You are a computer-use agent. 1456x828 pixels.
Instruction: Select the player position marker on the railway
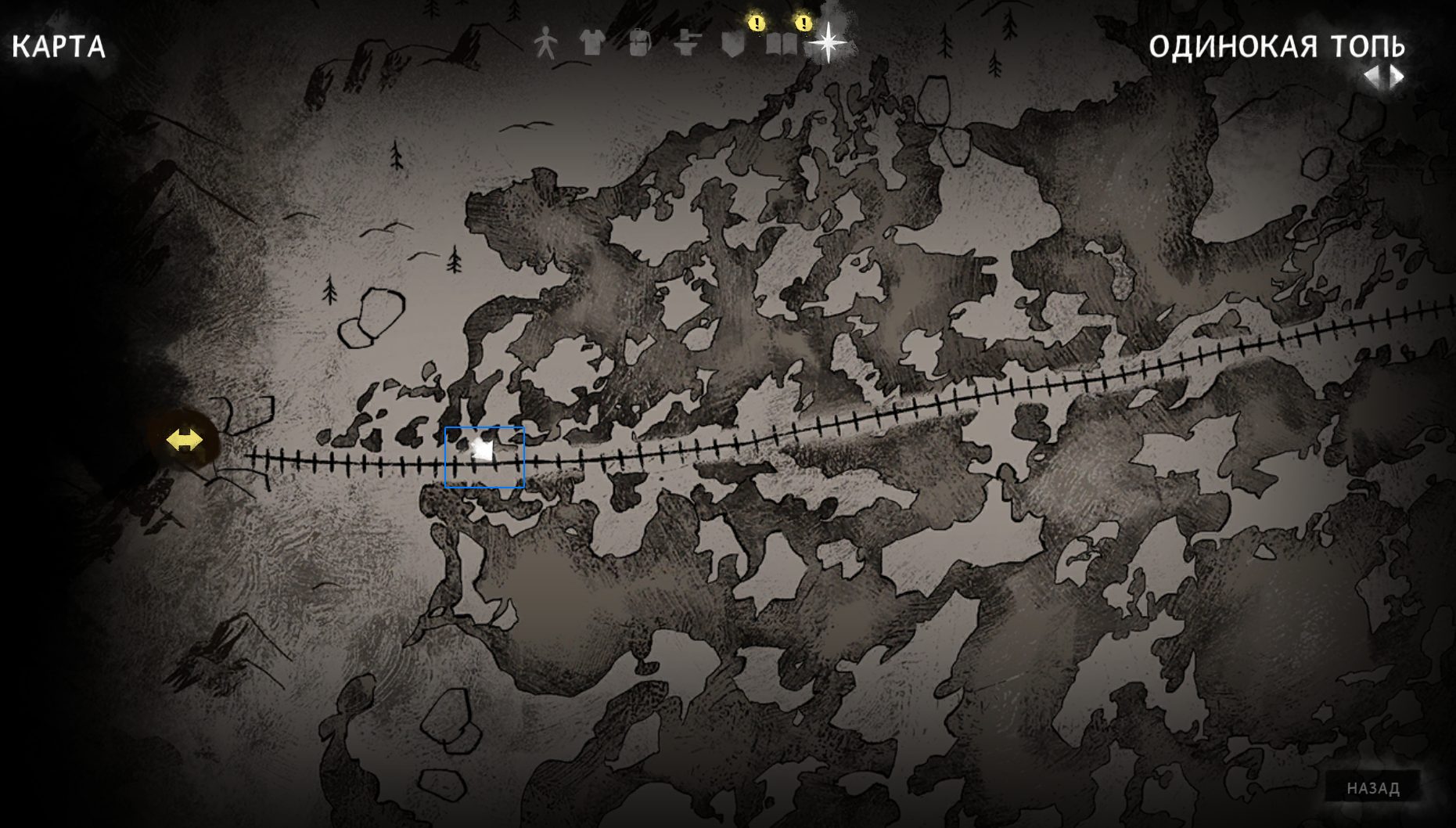pyautogui.click(x=484, y=452)
